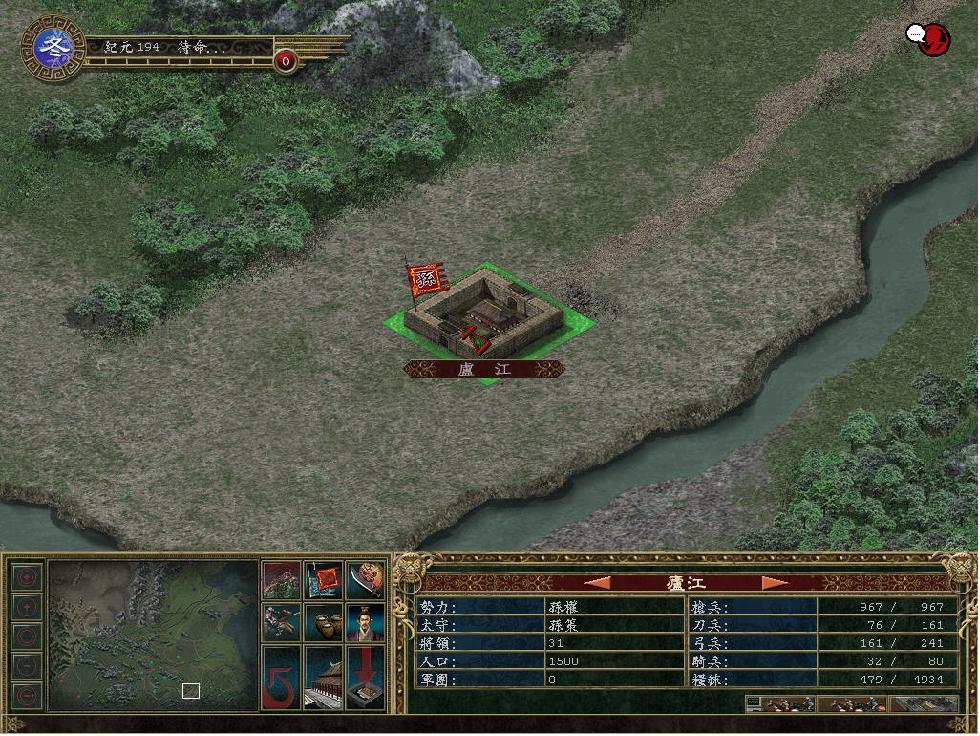Choose the blade and shield icon
The image size is (980, 736).
pos(365,580)
